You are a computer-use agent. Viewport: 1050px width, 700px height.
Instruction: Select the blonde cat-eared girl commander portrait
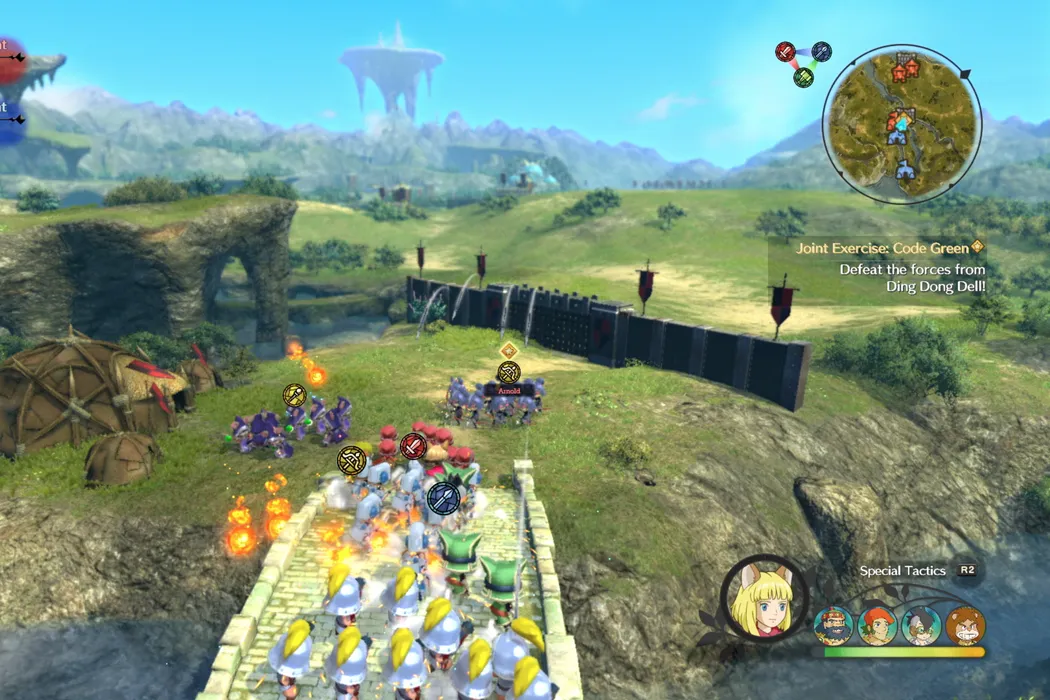pos(764,599)
